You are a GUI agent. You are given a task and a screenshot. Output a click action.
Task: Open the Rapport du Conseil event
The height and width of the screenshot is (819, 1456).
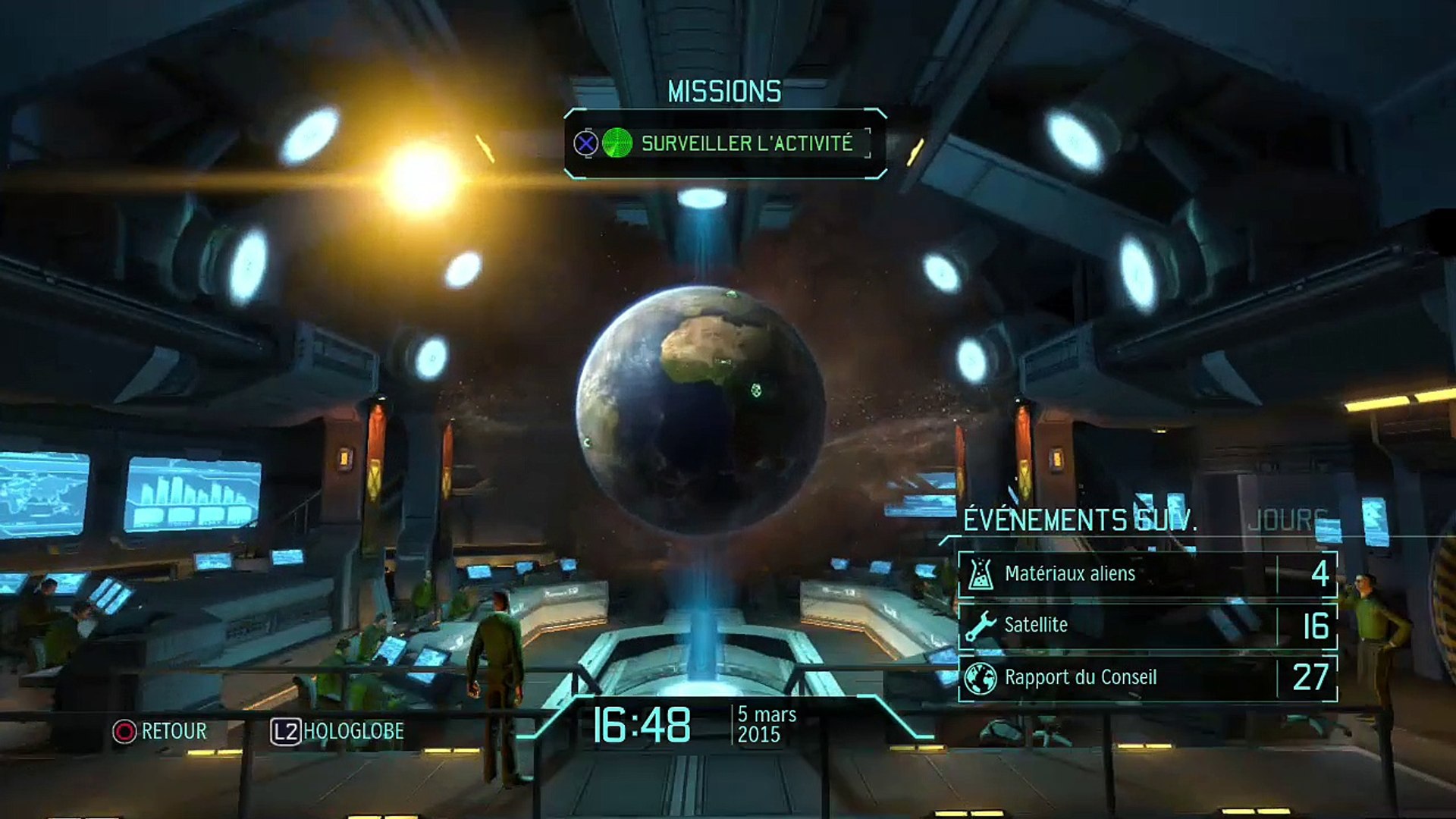click(1147, 678)
